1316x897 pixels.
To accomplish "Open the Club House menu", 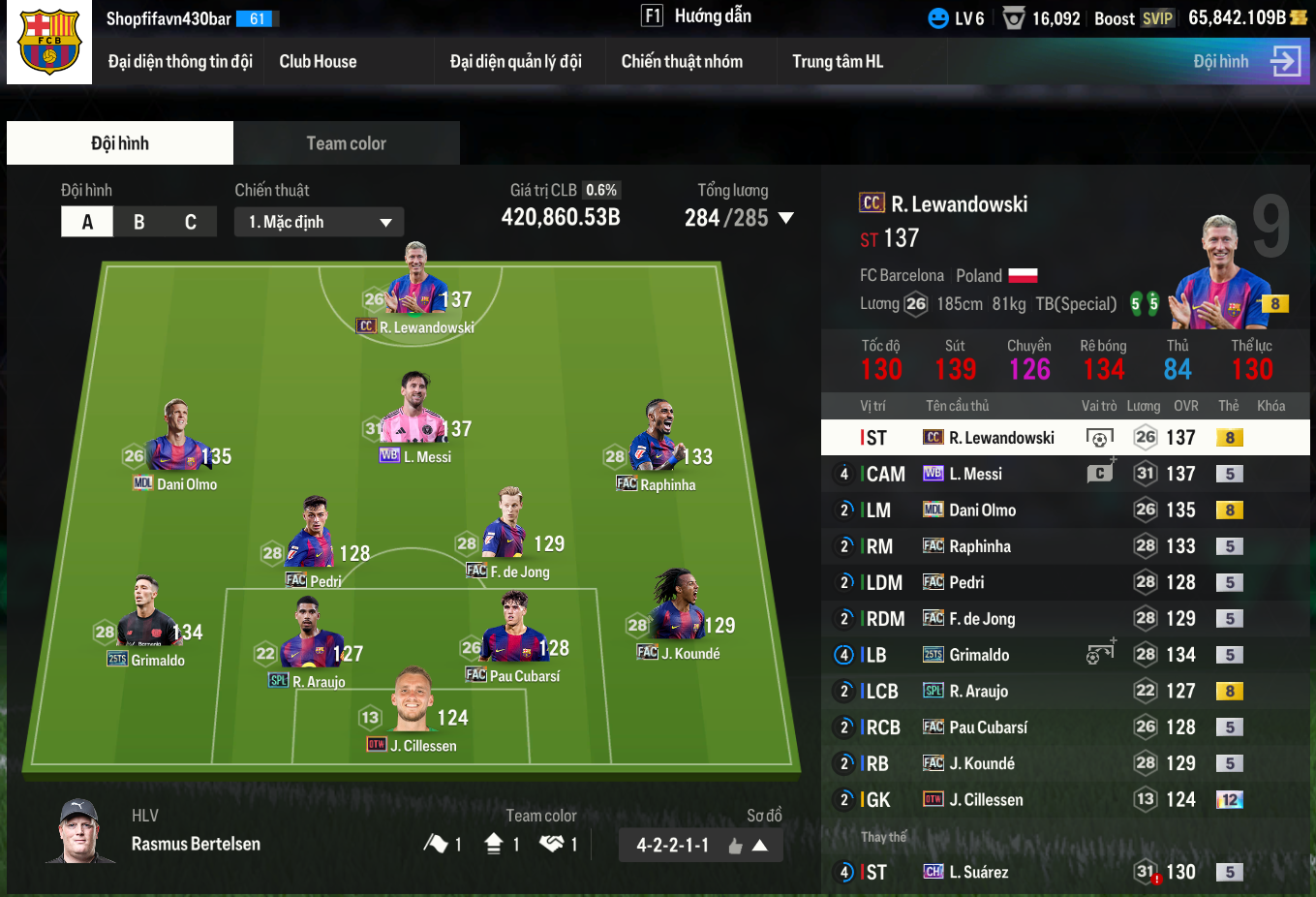I will pos(318,62).
